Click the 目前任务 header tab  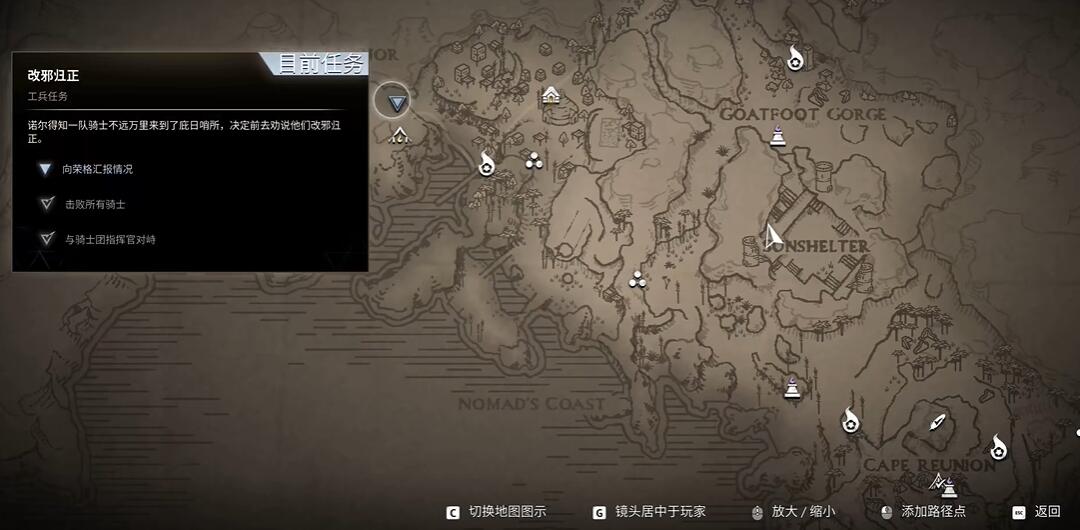pyautogui.click(x=320, y=64)
